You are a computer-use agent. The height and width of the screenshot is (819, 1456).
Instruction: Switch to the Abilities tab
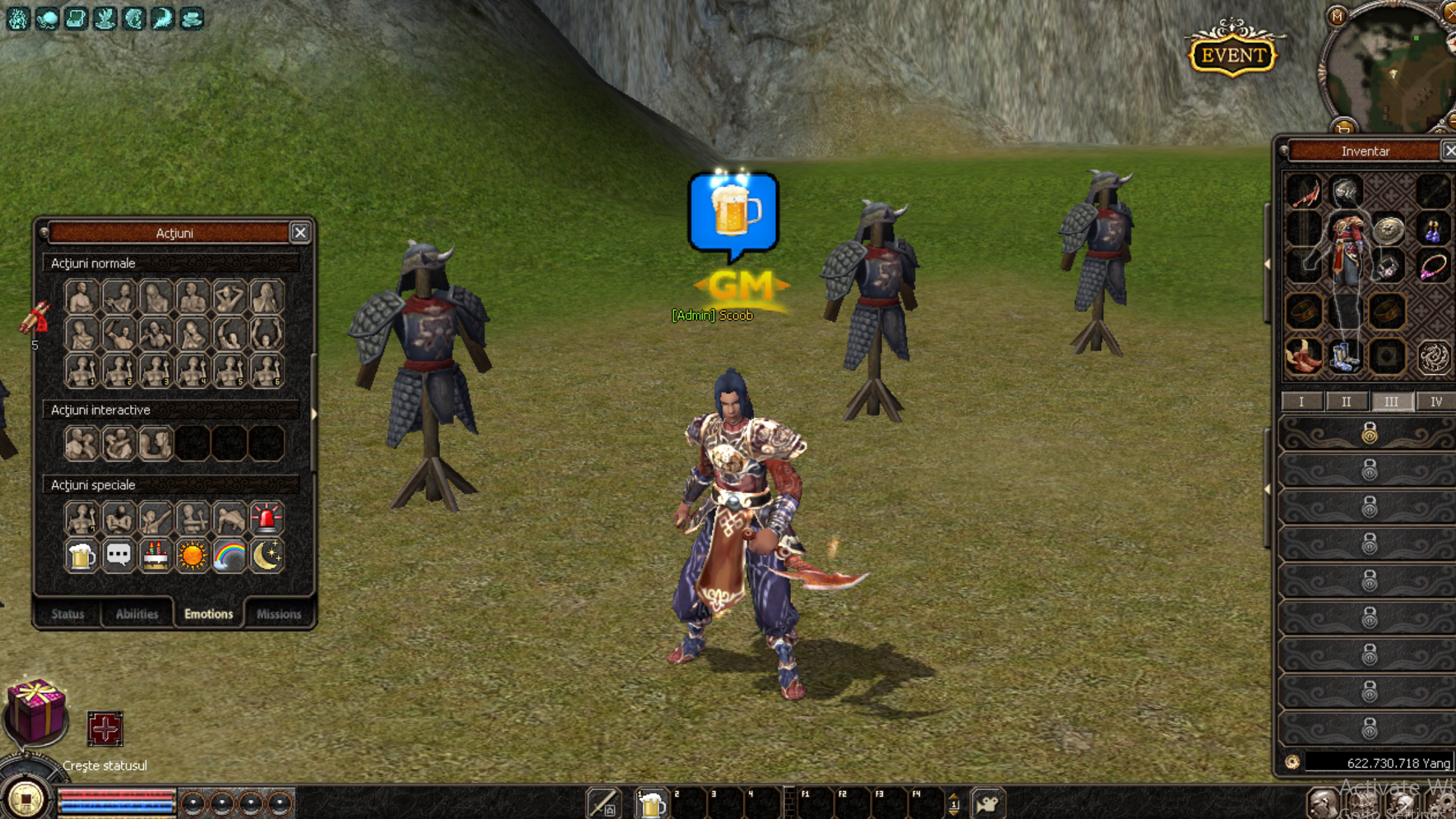point(137,614)
